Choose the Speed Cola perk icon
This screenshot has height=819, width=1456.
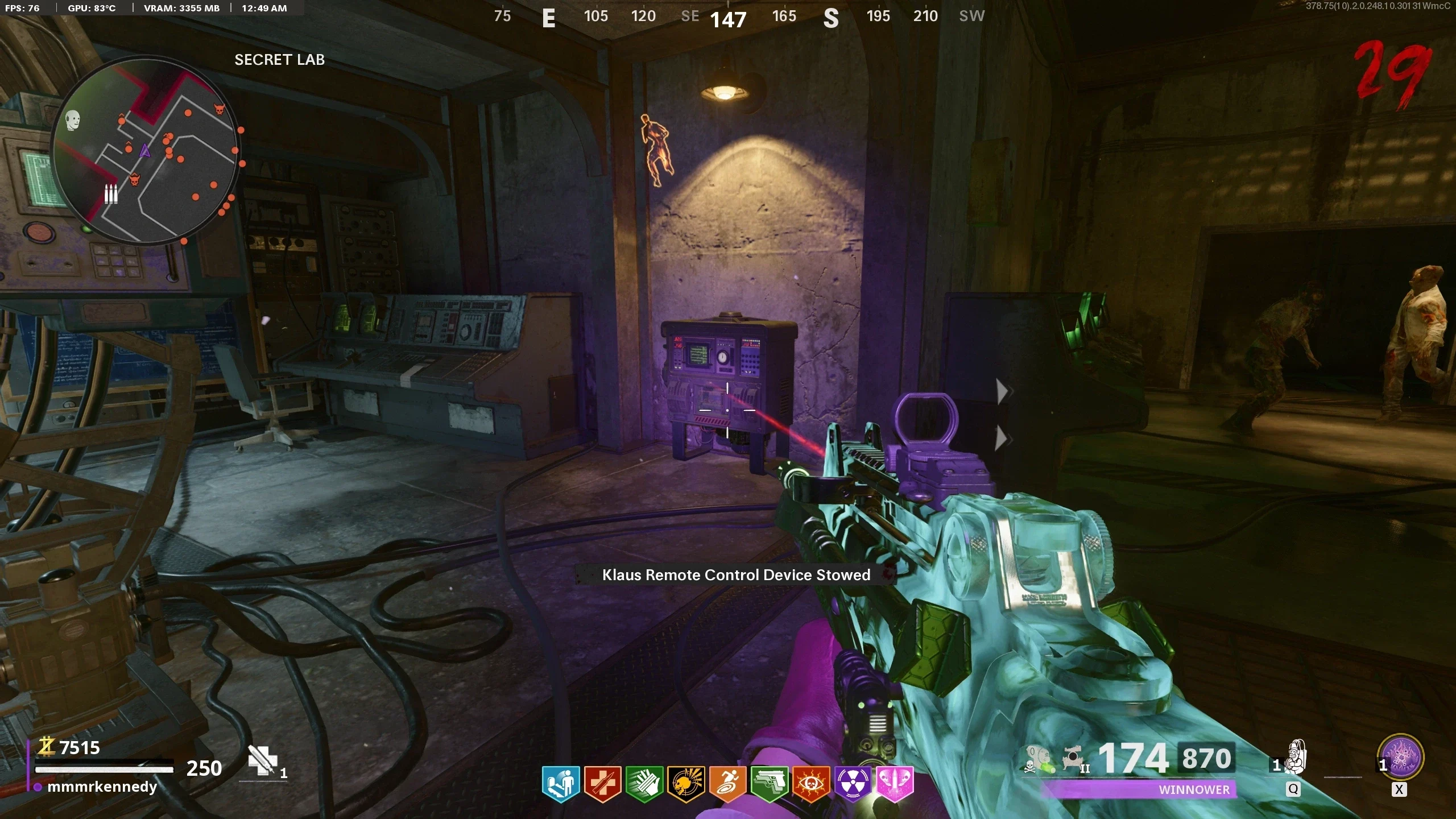[644, 784]
